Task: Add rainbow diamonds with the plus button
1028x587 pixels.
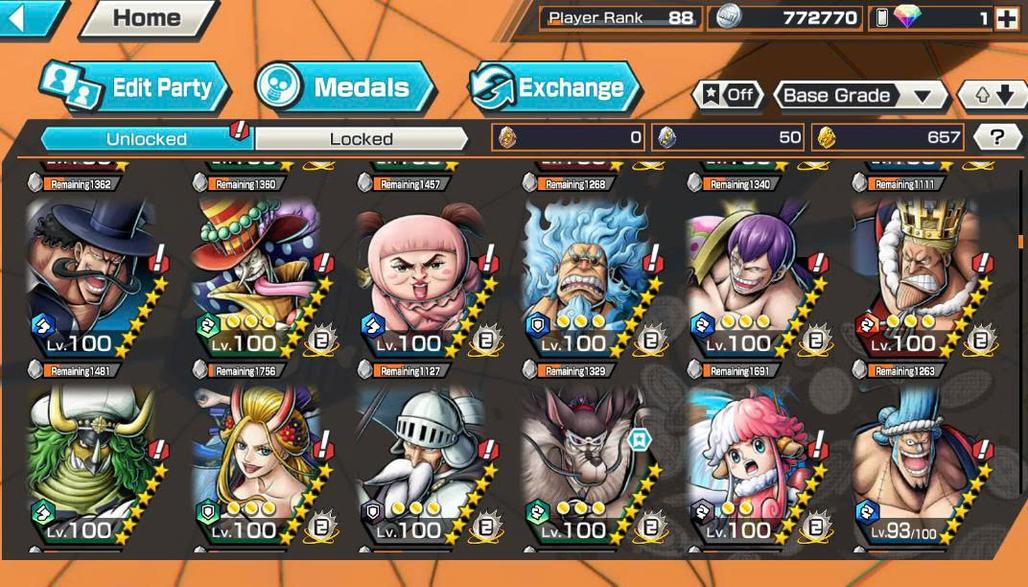Action: point(1006,18)
